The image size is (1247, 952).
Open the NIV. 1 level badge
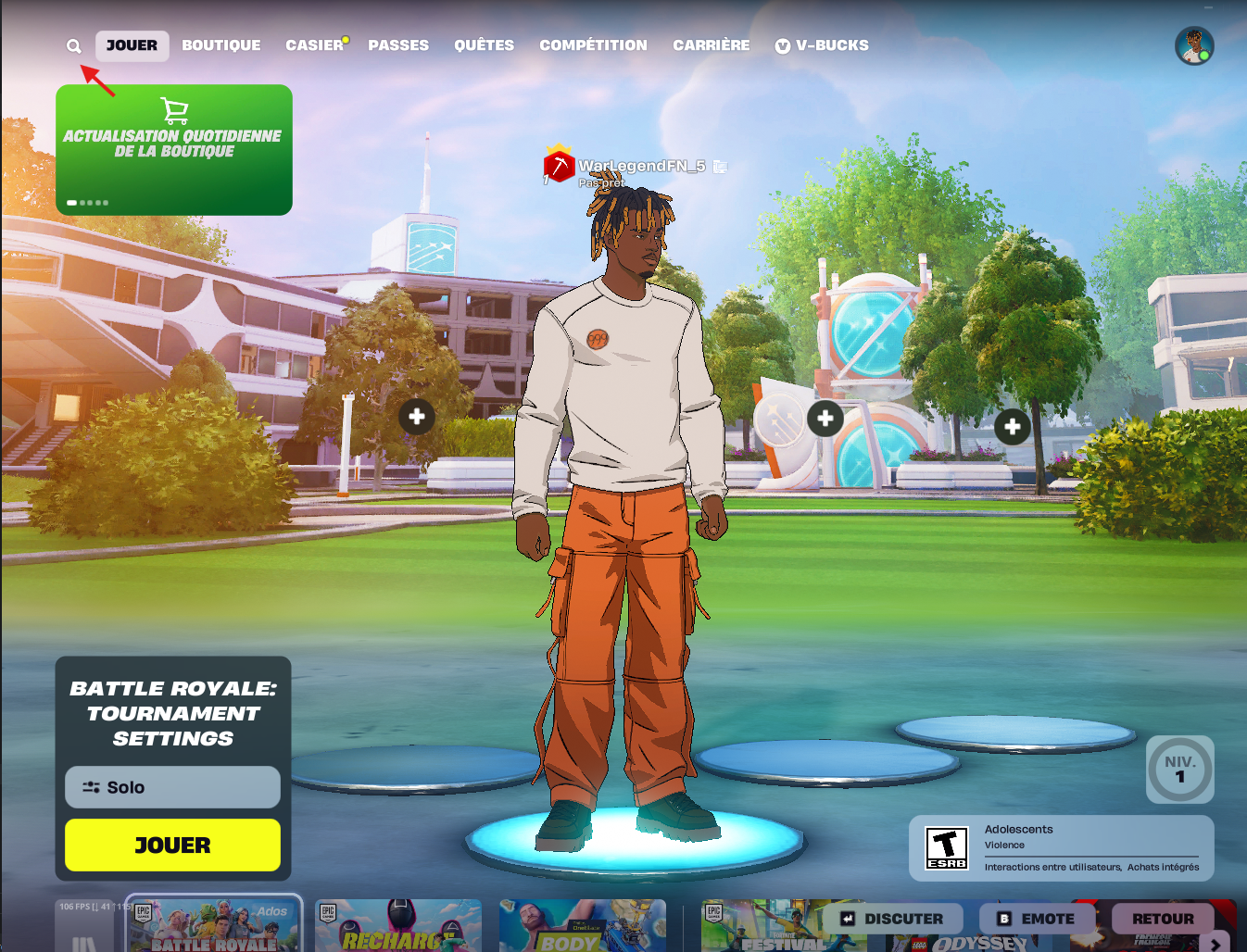[x=1179, y=769]
